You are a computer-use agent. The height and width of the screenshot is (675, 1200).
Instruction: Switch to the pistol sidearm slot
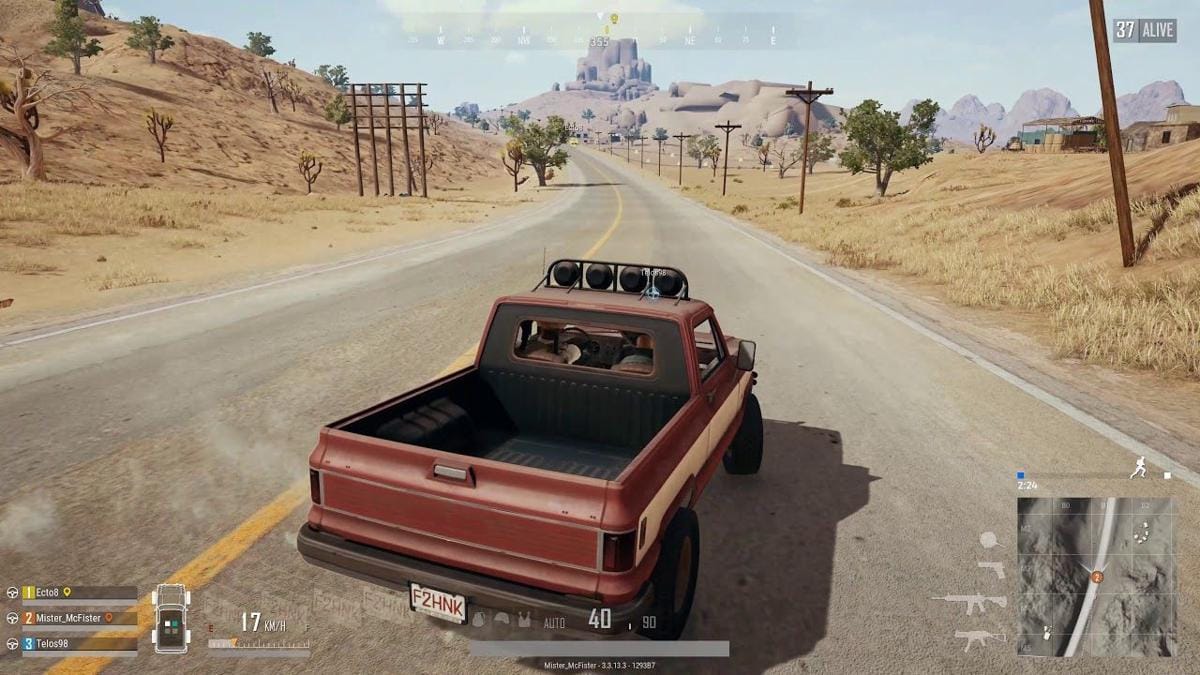[x=991, y=569]
